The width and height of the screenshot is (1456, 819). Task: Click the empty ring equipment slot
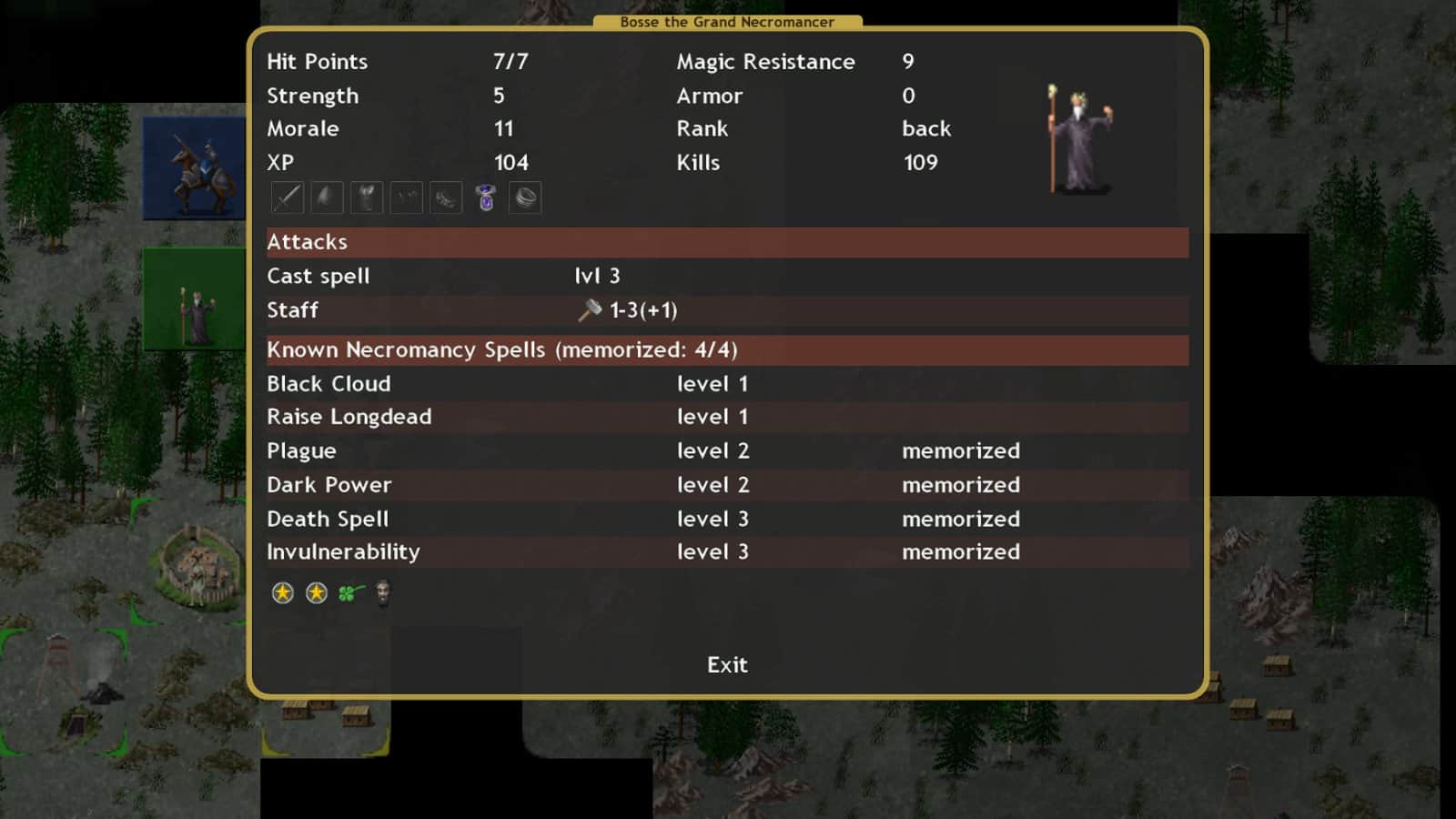pyautogui.click(x=525, y=197)
